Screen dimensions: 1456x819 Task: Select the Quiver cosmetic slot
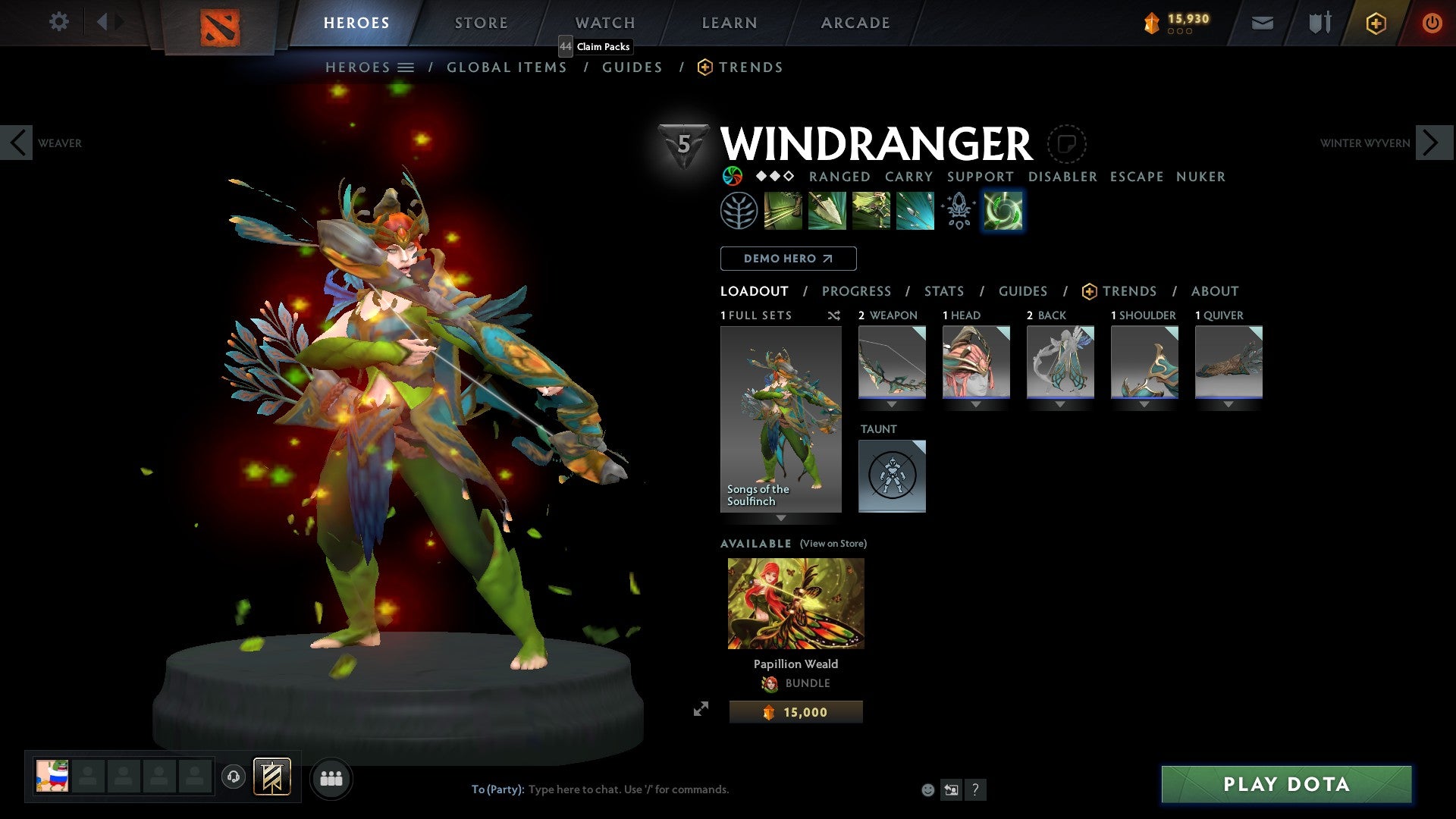pos(1228,362)
